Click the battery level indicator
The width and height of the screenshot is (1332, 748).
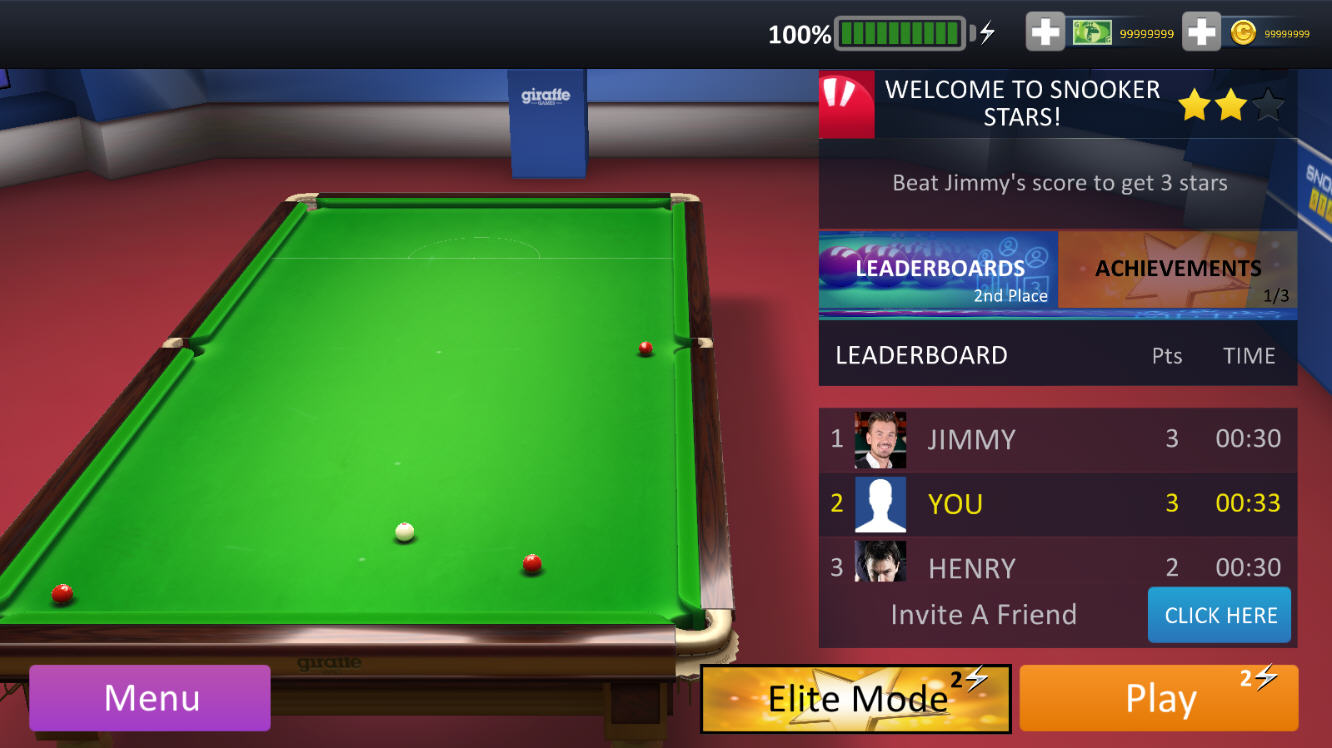pyautogui.click(x=898, y=32)
